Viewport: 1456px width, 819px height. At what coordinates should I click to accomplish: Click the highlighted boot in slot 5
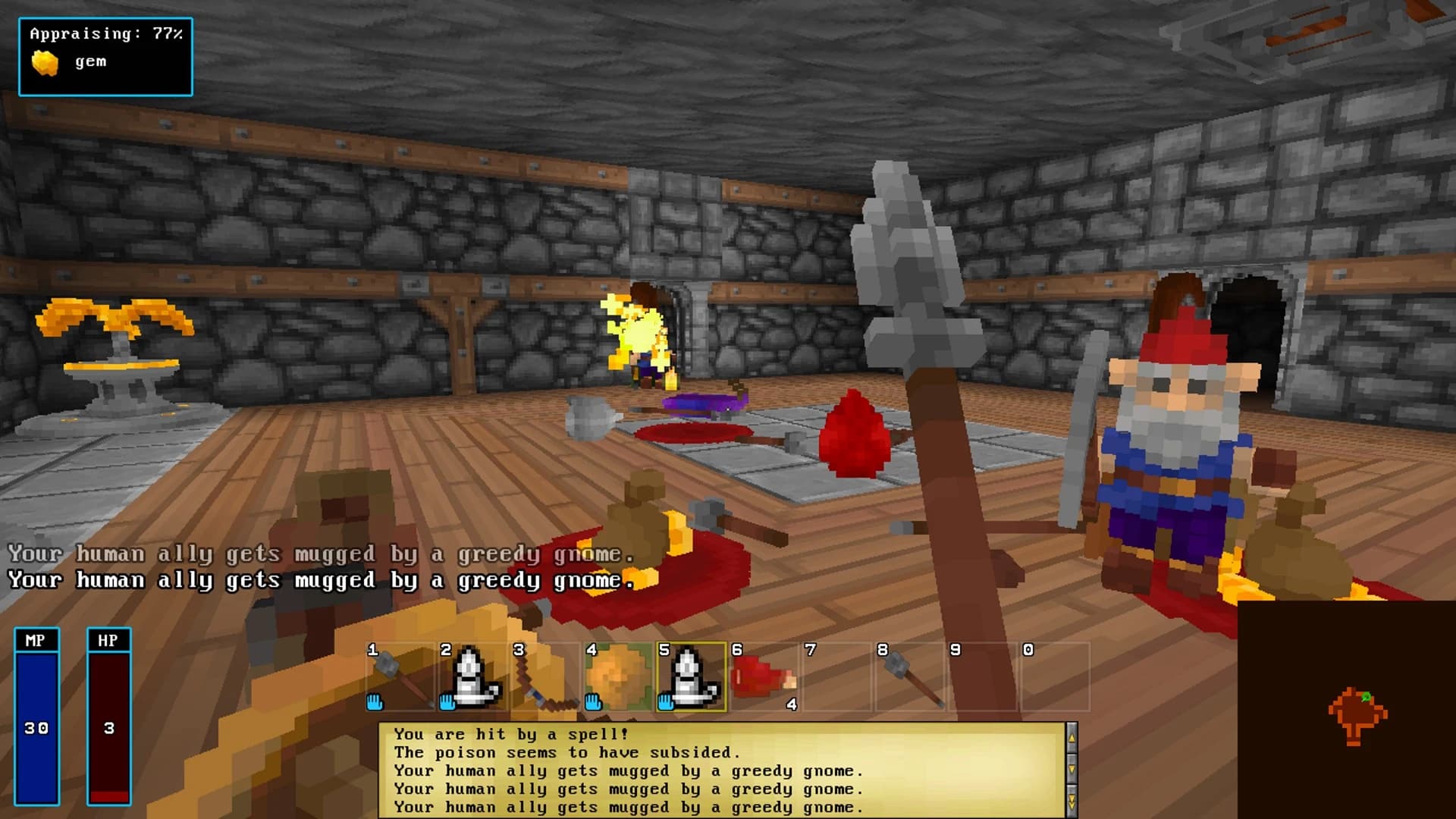coord(690,677)
